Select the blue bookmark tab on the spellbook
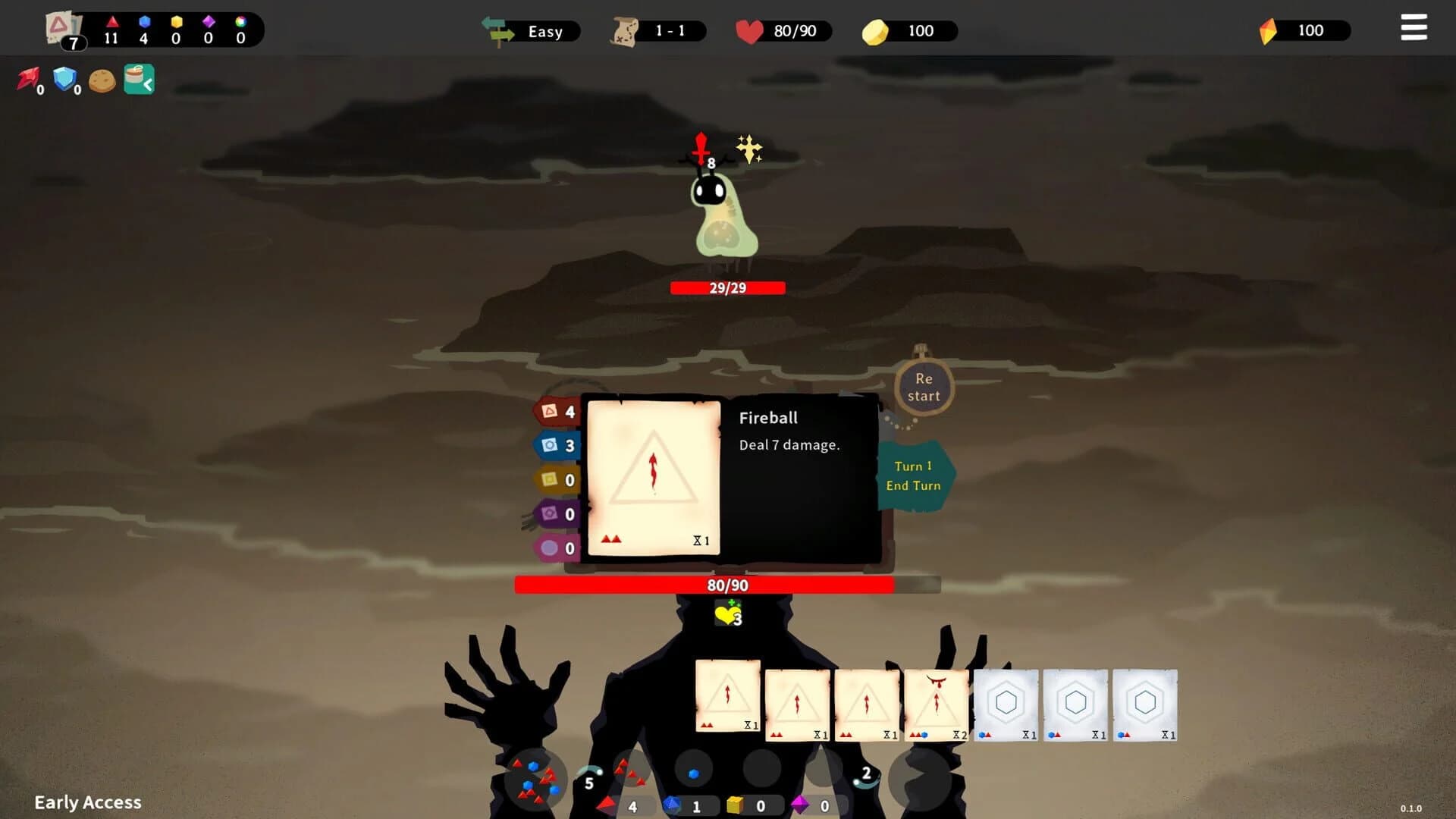 tap(556, 446)
